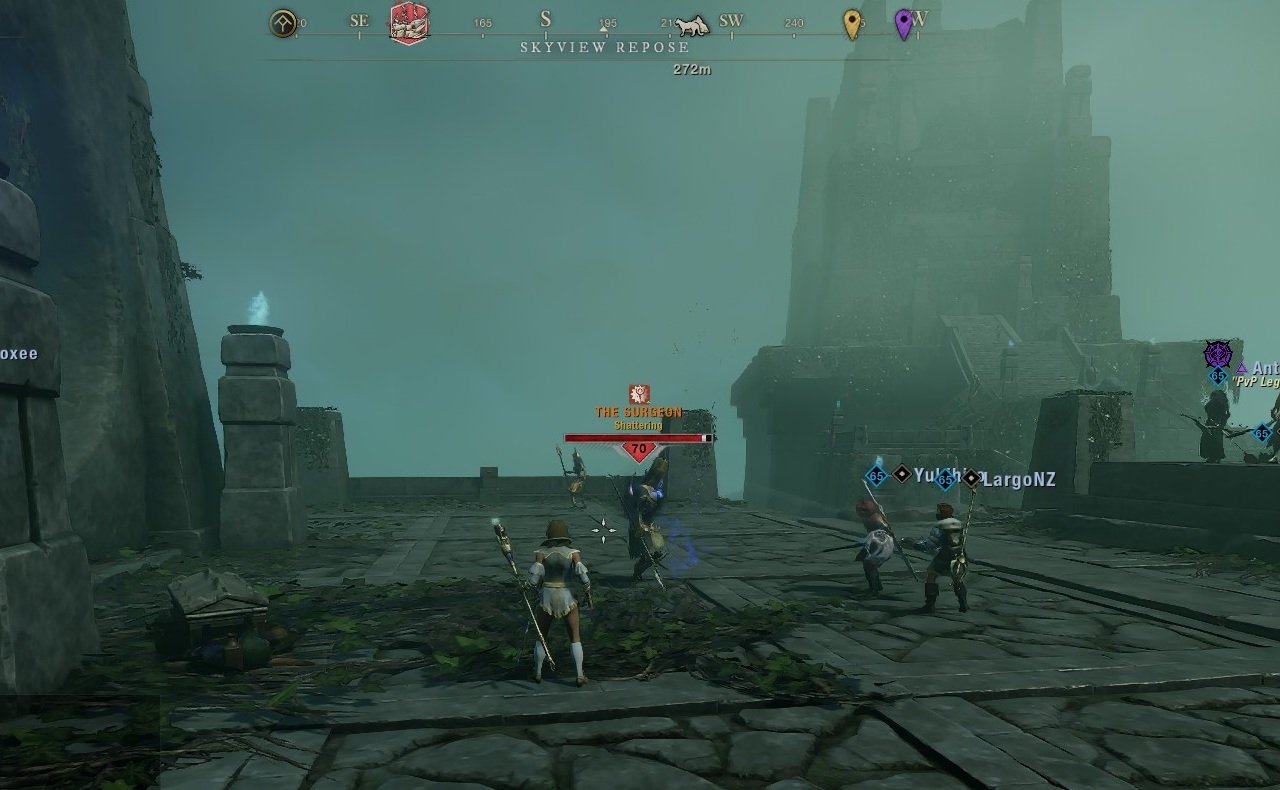Click the round house icon on the compass
The width and height of the screenshot is (1280, 790).
click(x=284, y=23)
